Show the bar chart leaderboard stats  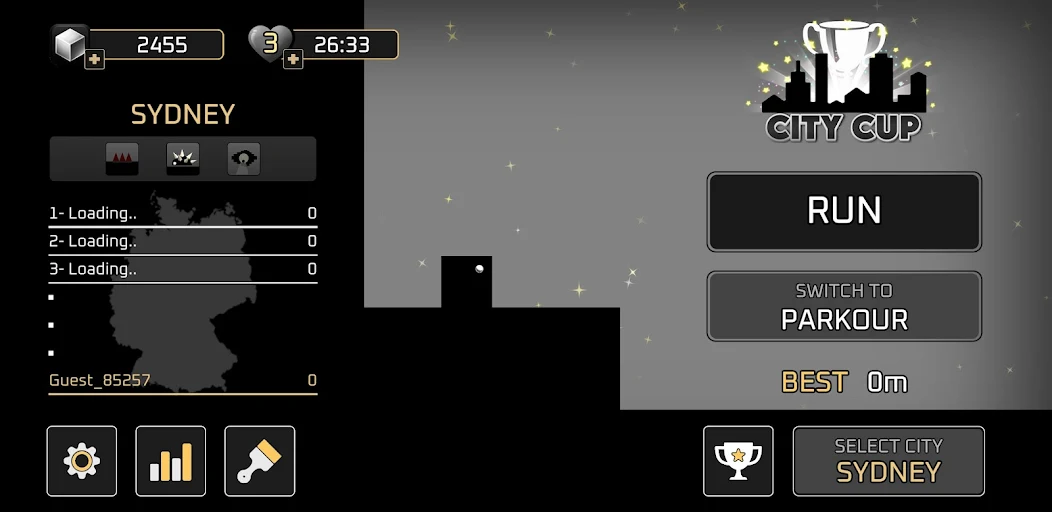pos(171,461)
